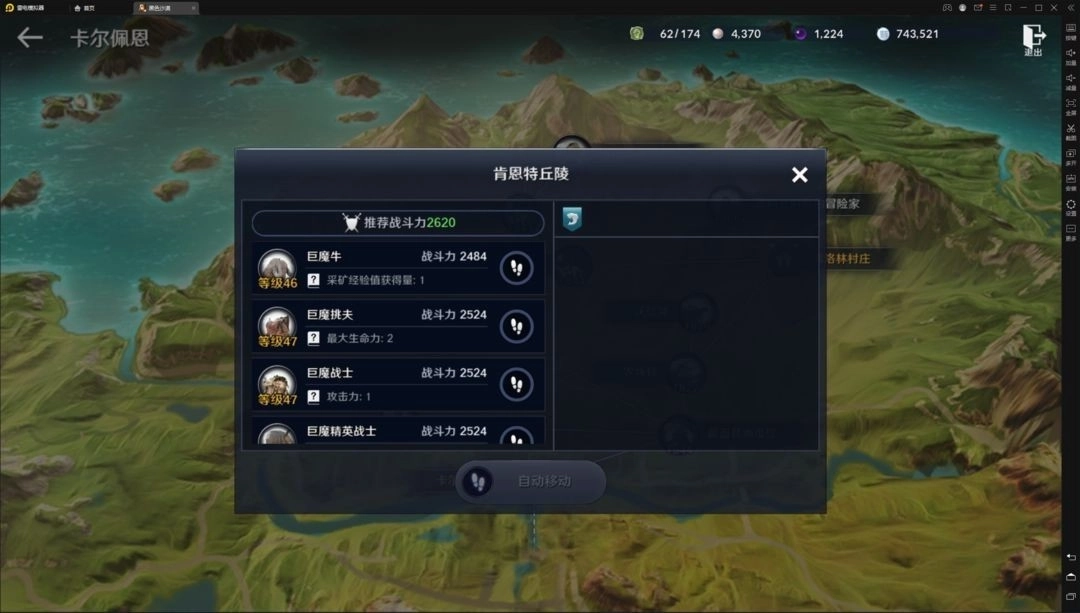The height and width of the screenshot is (613, 1080).
Task: Tap the footprint button for 巨魔挑夫
Action: [516, 326]
